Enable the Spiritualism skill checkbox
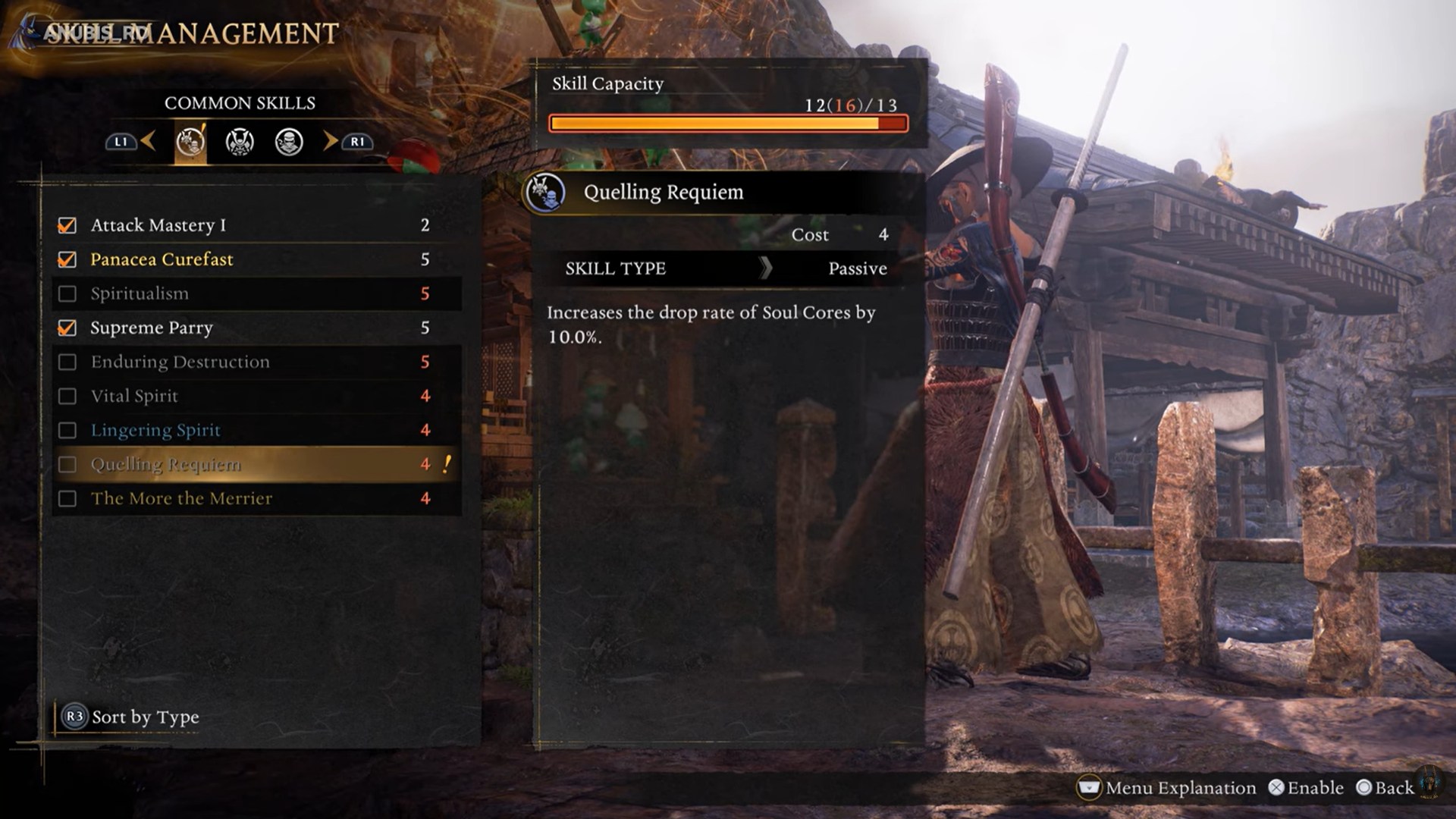1456x819 pixels. coord(67,294)
